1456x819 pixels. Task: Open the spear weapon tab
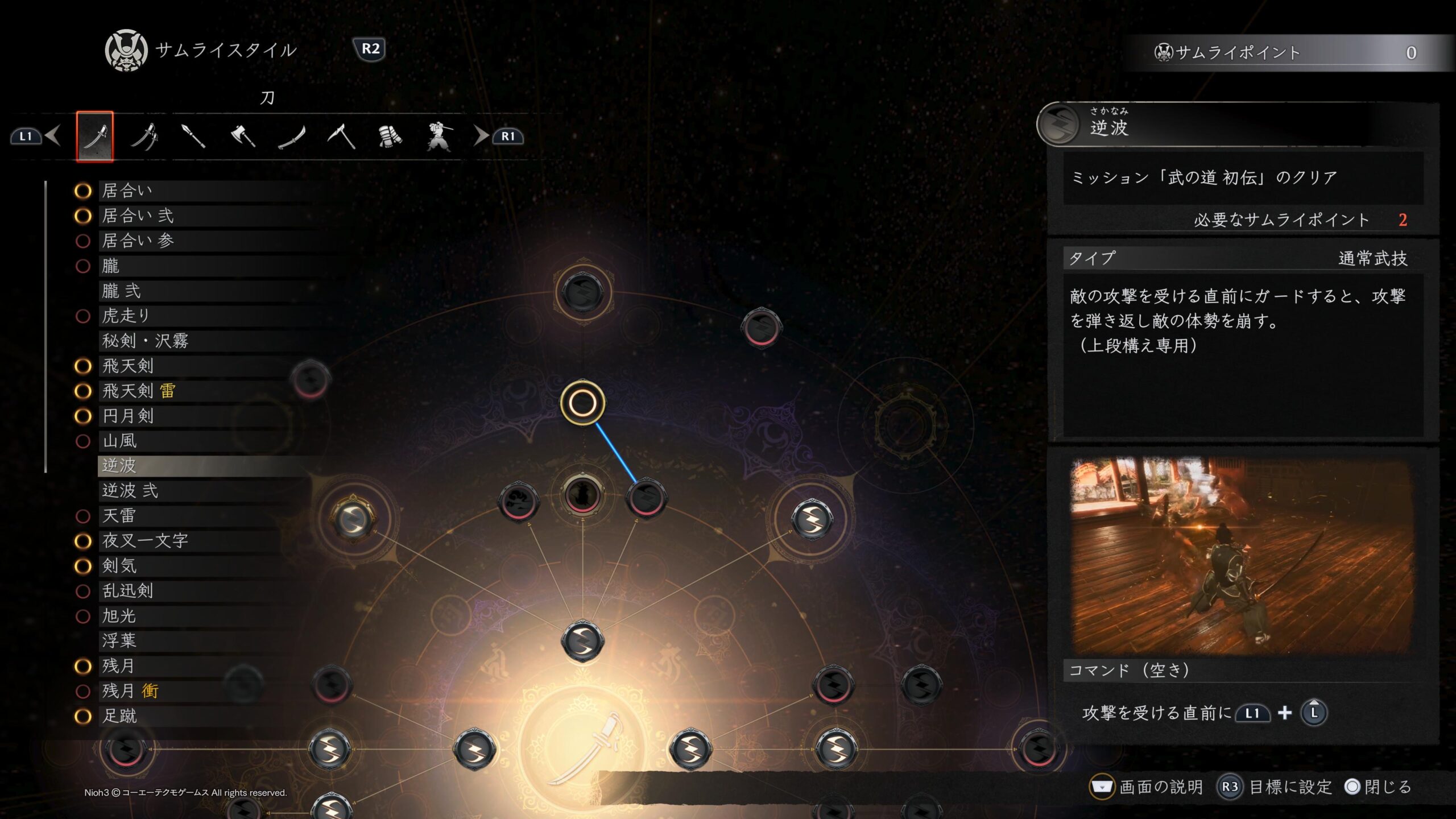(193, 136)
